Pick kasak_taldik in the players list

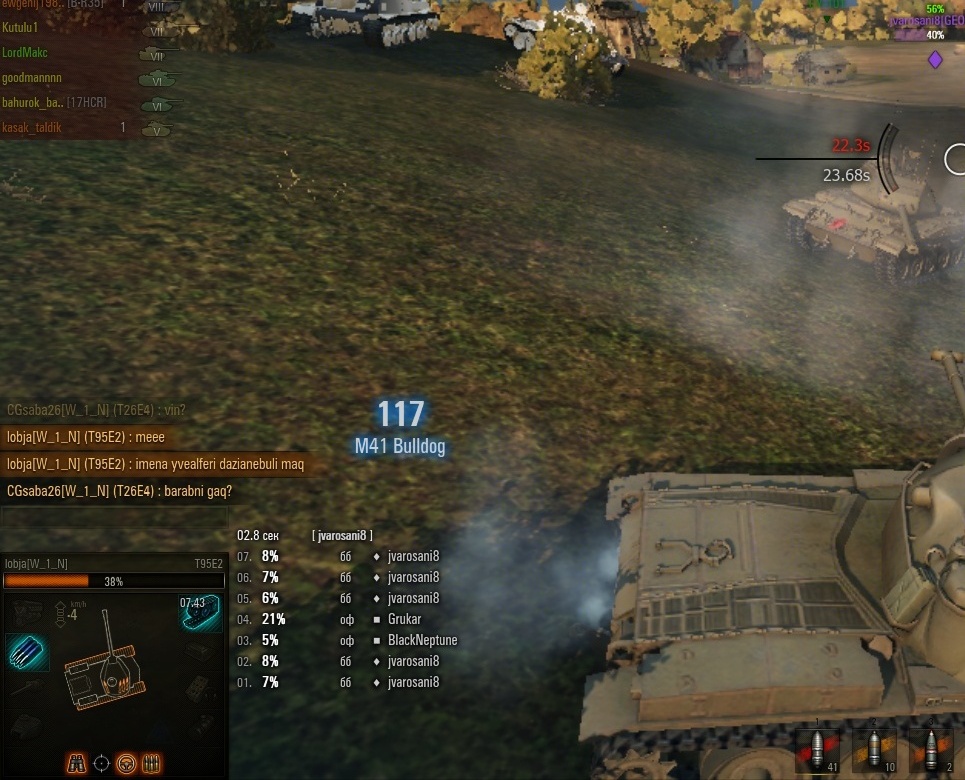32,127
